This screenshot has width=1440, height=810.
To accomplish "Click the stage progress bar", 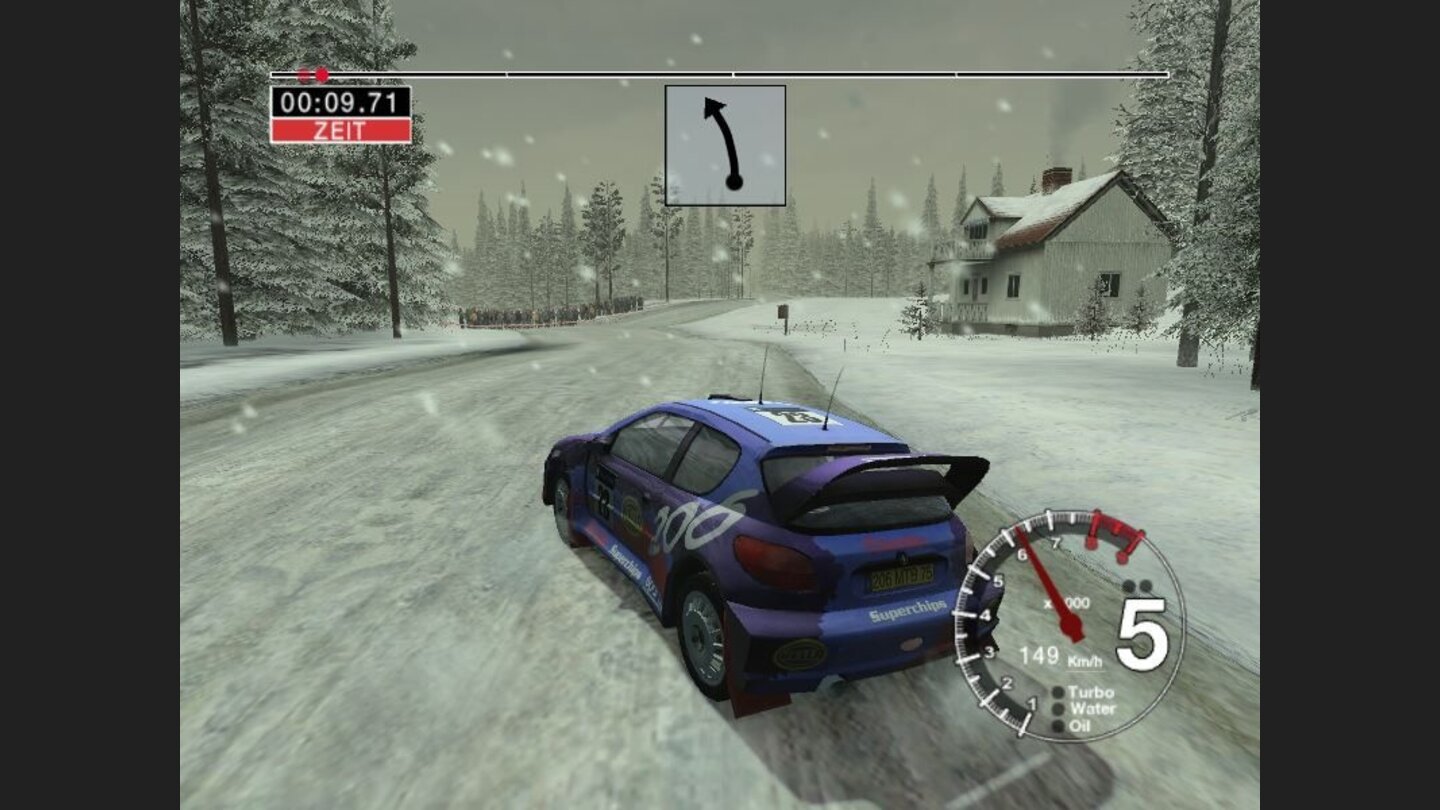I will (720, 74).
